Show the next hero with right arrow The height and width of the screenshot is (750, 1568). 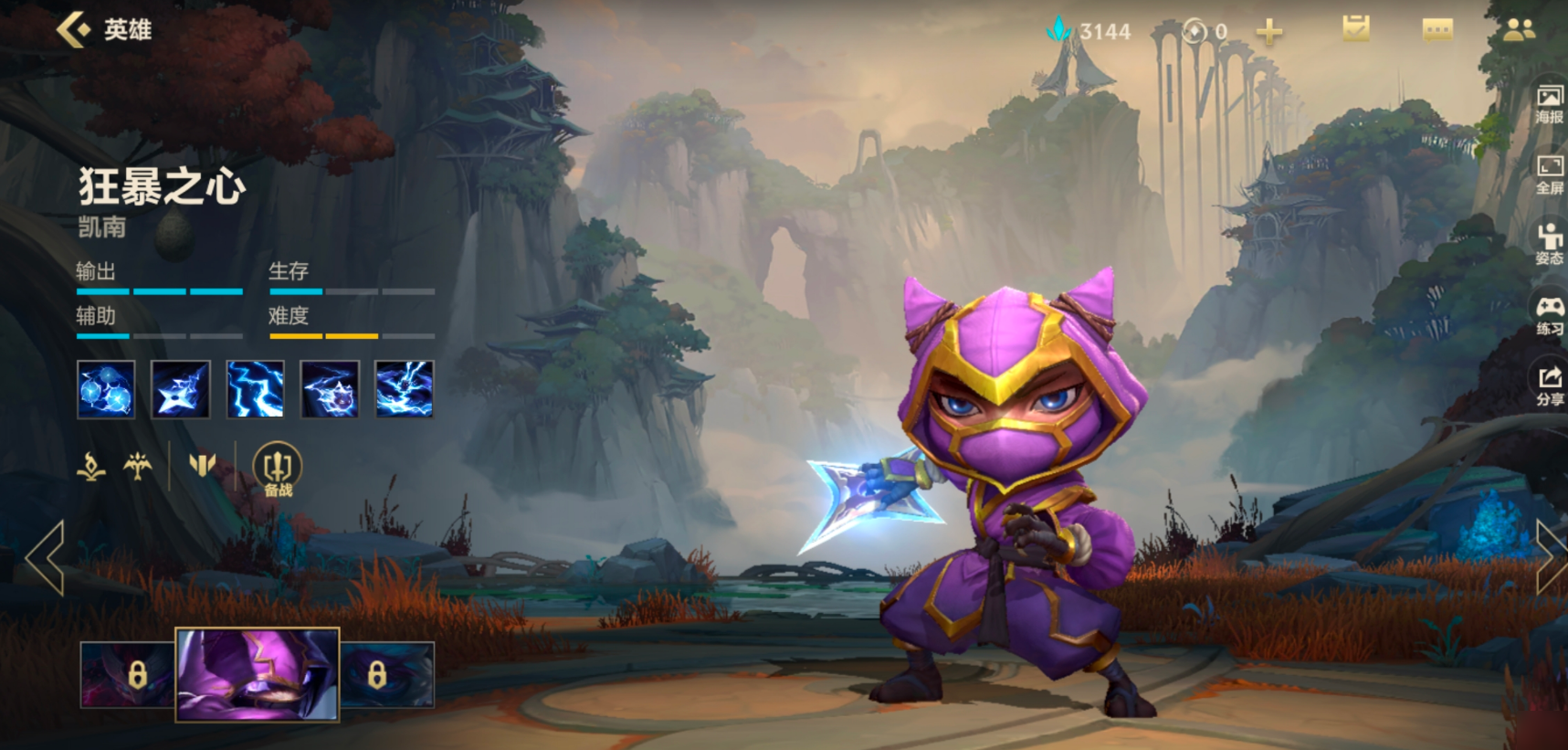(1549, 557)
